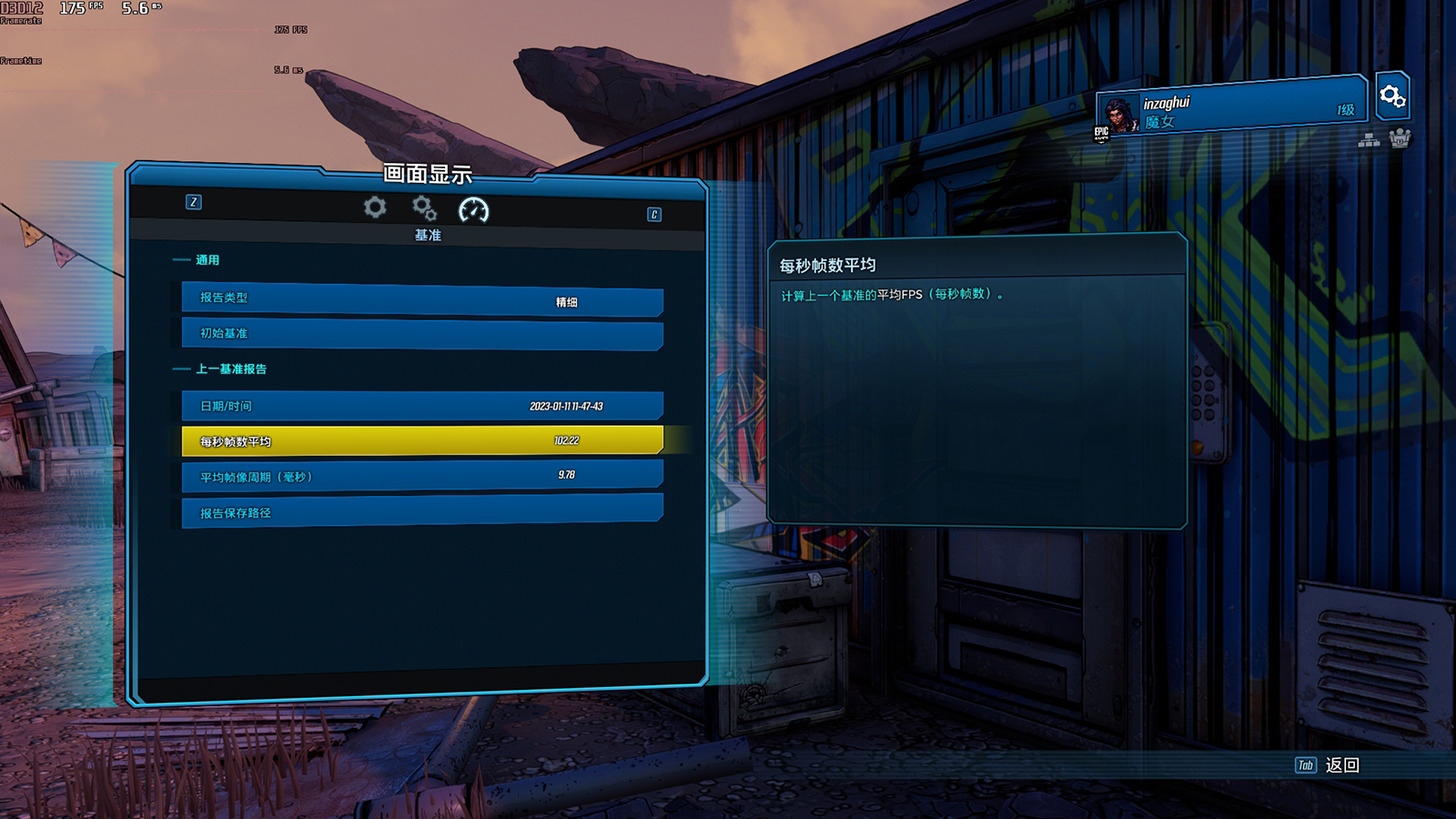The width and height of the screenshot is (1456, 819).
Task: Select the benchmark speedometer tab
Action: [473, 210]
